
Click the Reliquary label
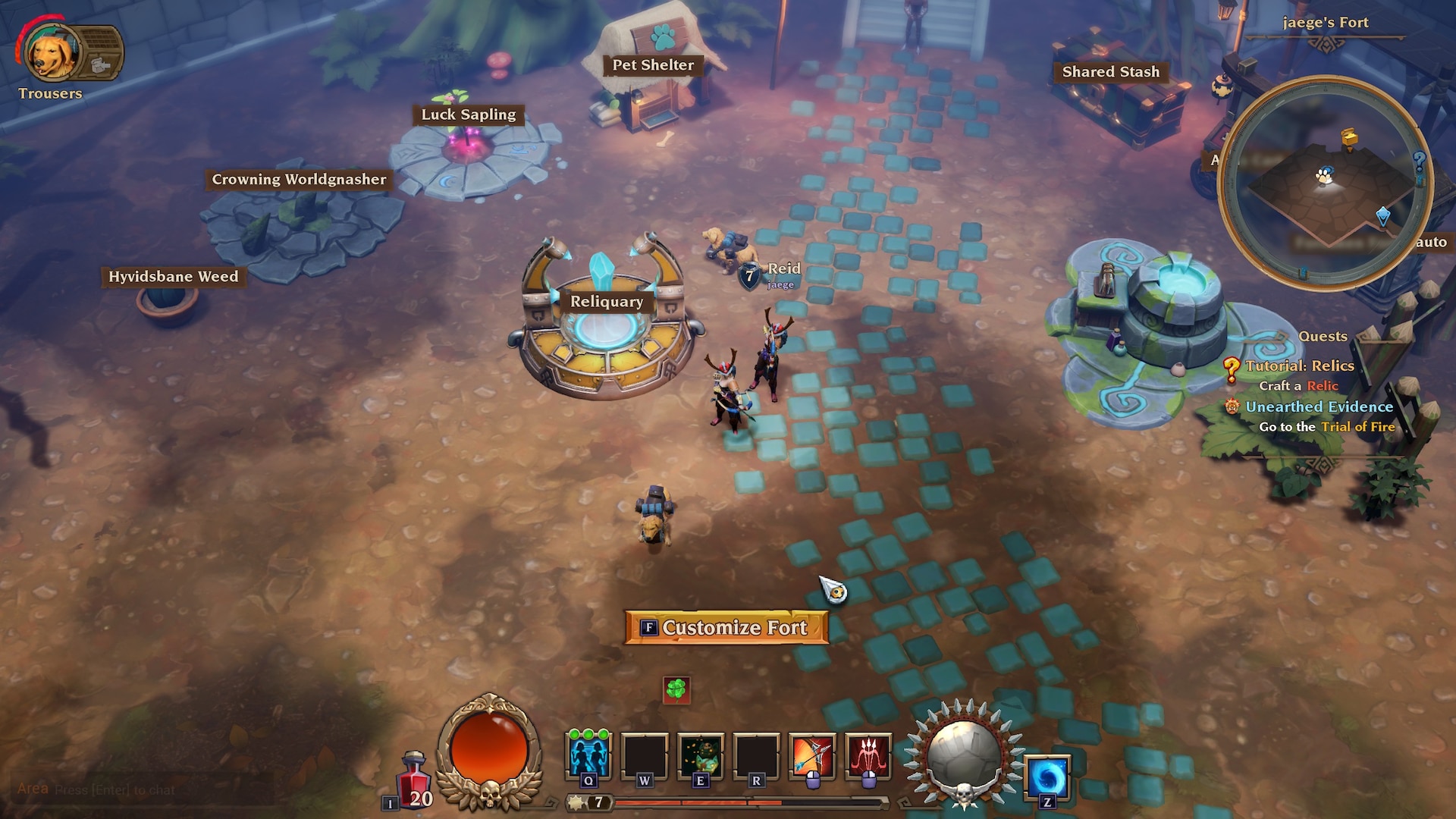click(607, 302)
